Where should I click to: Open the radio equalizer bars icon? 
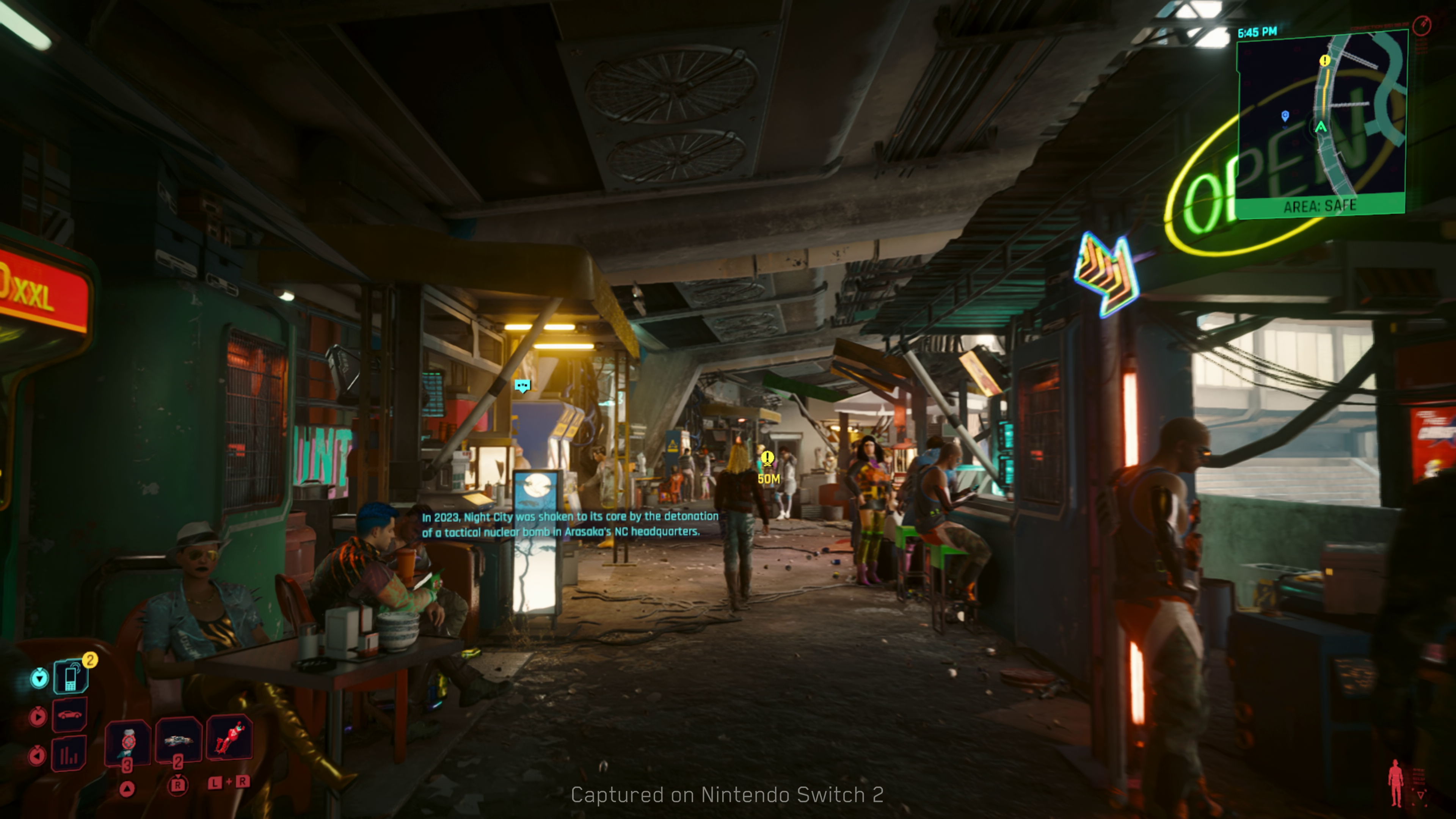(69, 754)
